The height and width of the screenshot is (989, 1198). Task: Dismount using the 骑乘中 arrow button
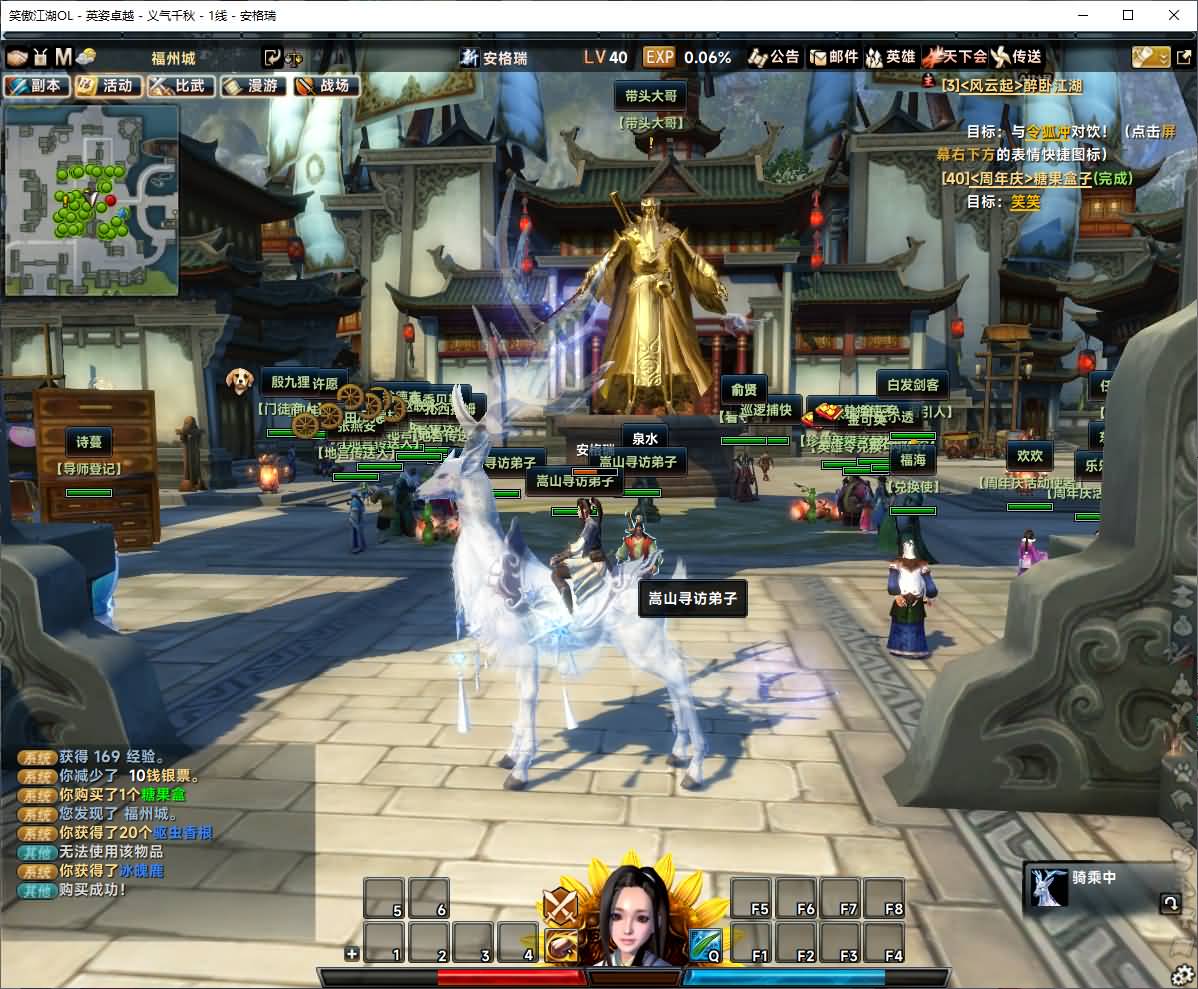pyautogui.click(x=1168, y=904)
